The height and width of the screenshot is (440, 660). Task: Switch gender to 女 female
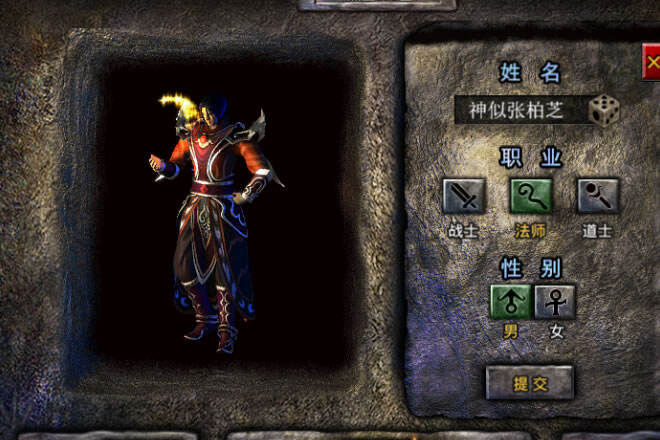tap(555, 301)
